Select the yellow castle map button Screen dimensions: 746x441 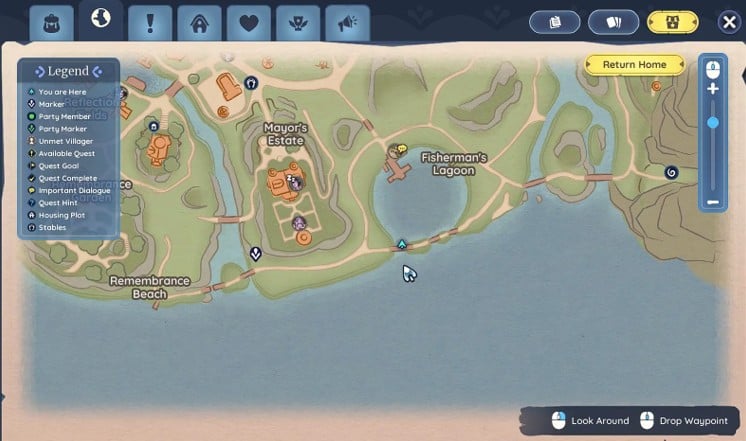(673, 22)
